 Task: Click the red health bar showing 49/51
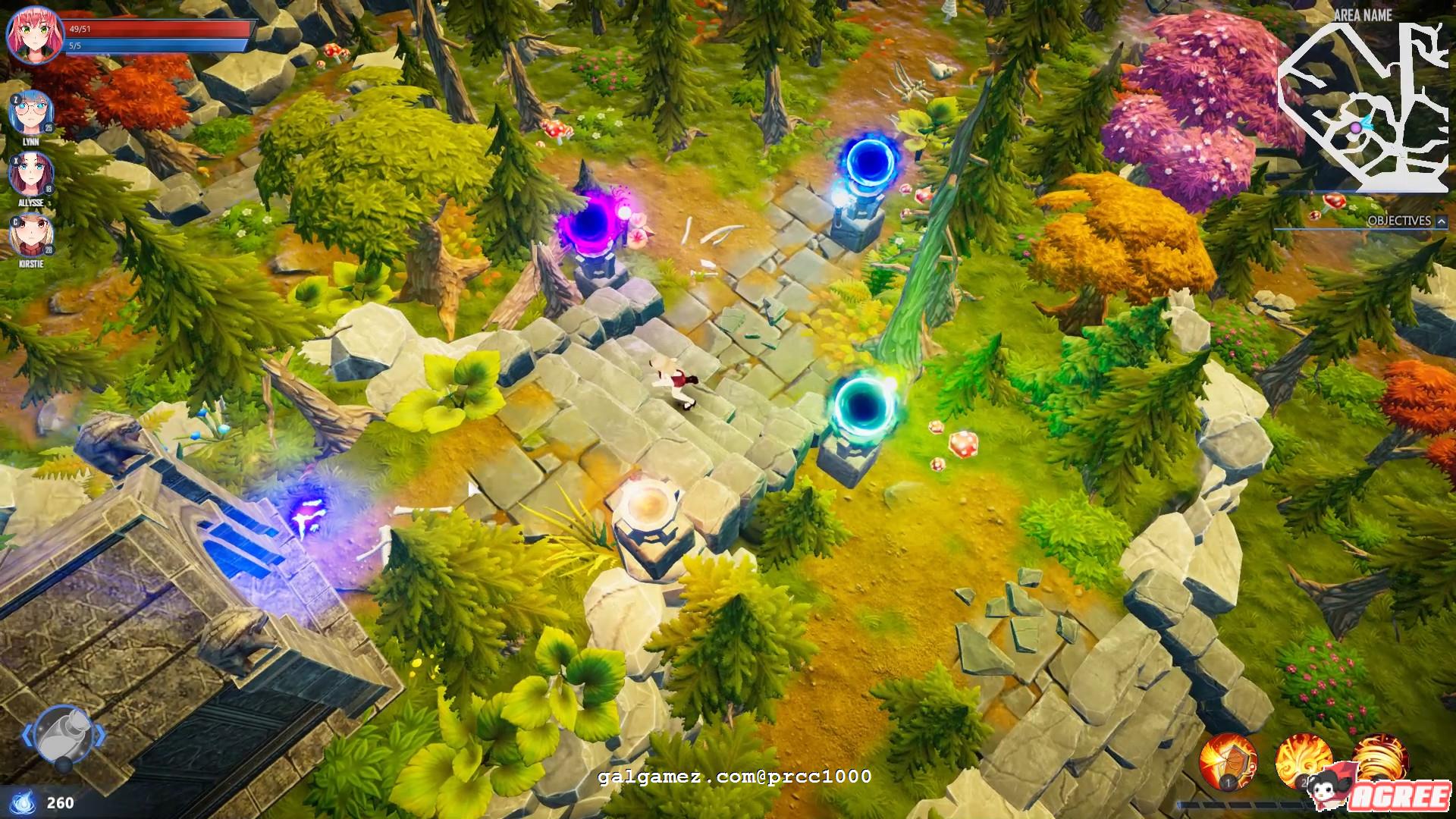pyautogui.click(x=152, y=27)
